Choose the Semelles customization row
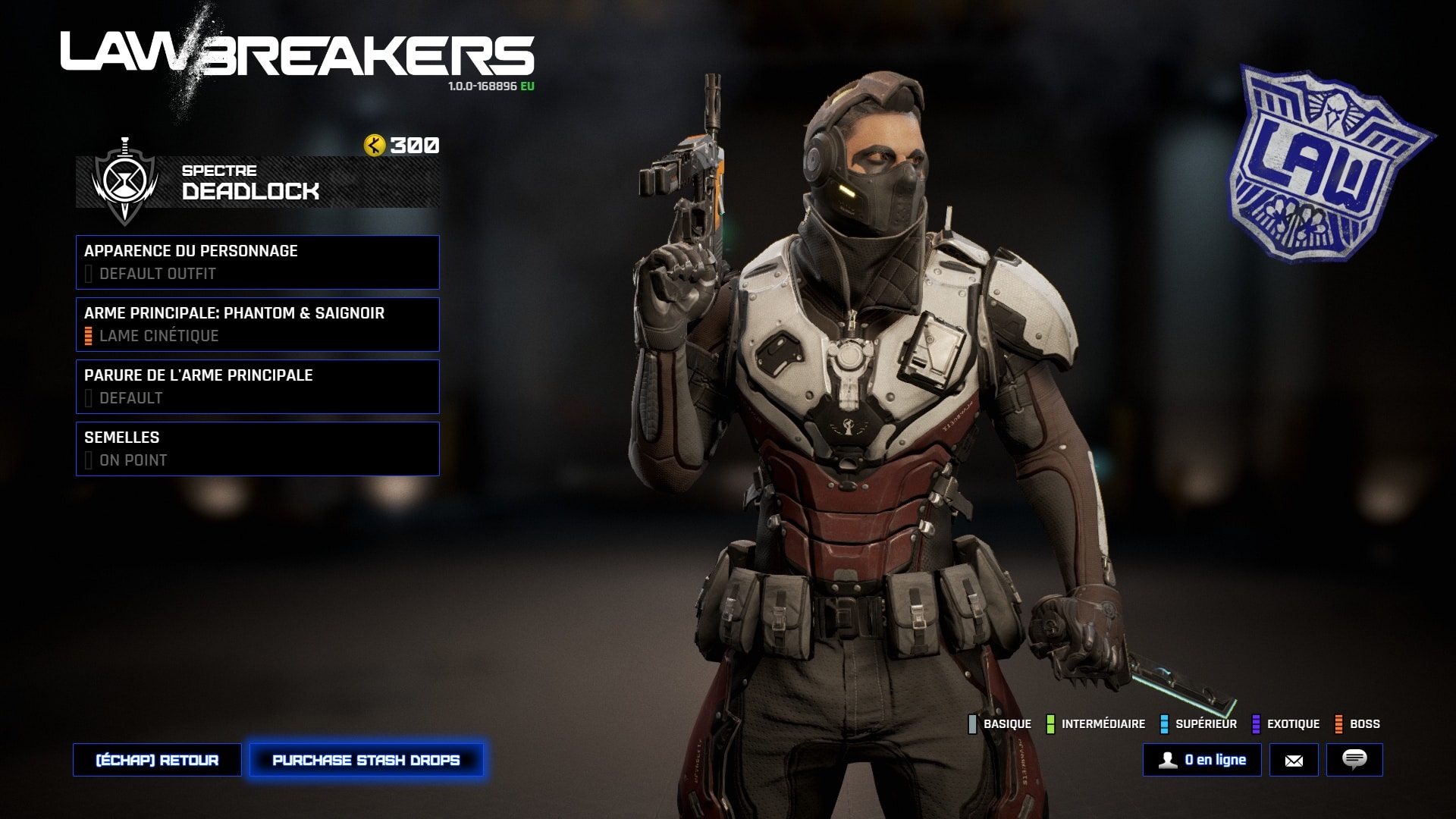The height and width of the screenshot is (819, 1456). click(x=257, y=449)
